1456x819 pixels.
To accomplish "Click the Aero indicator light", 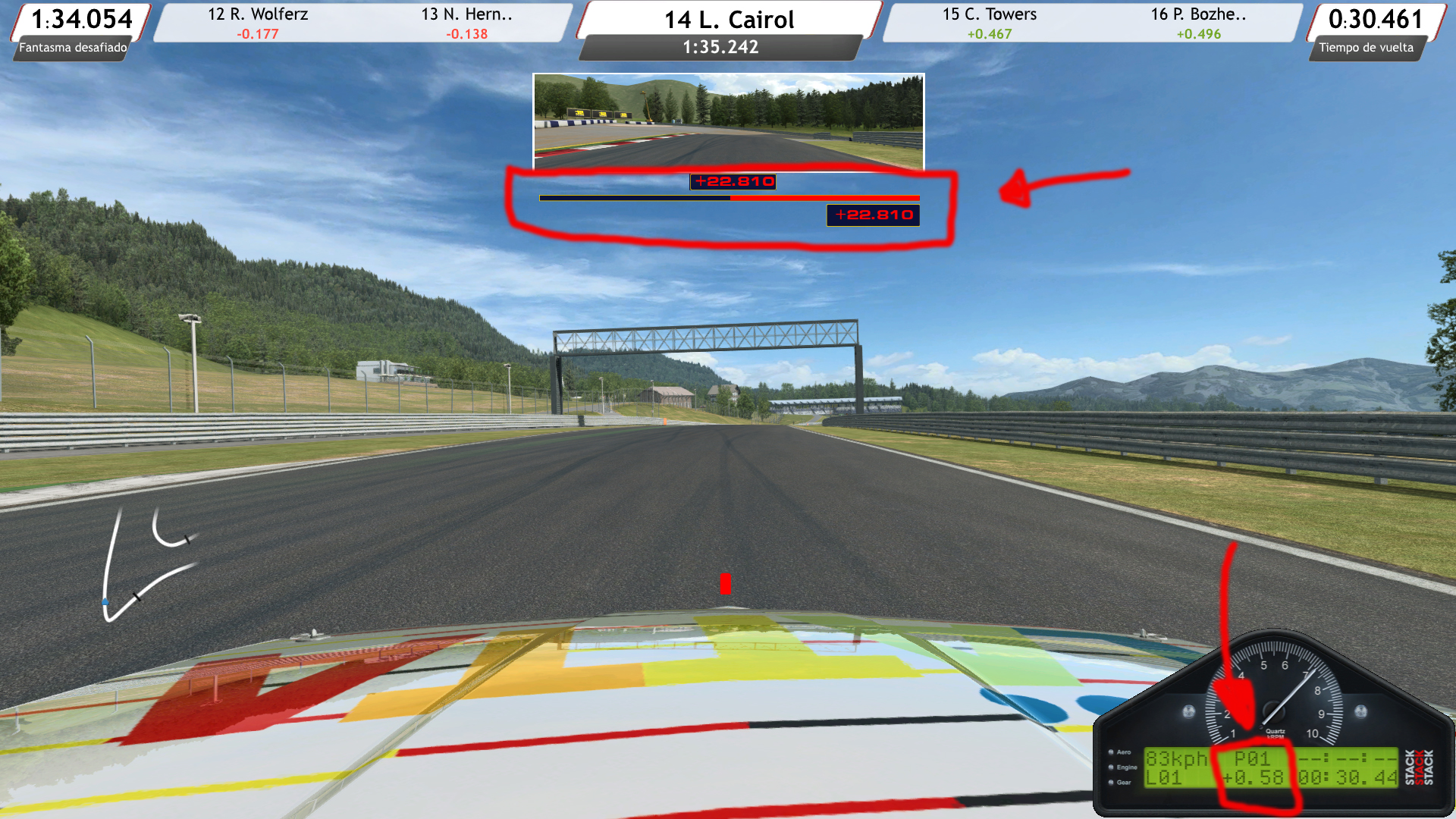I will coord(1109,754).
